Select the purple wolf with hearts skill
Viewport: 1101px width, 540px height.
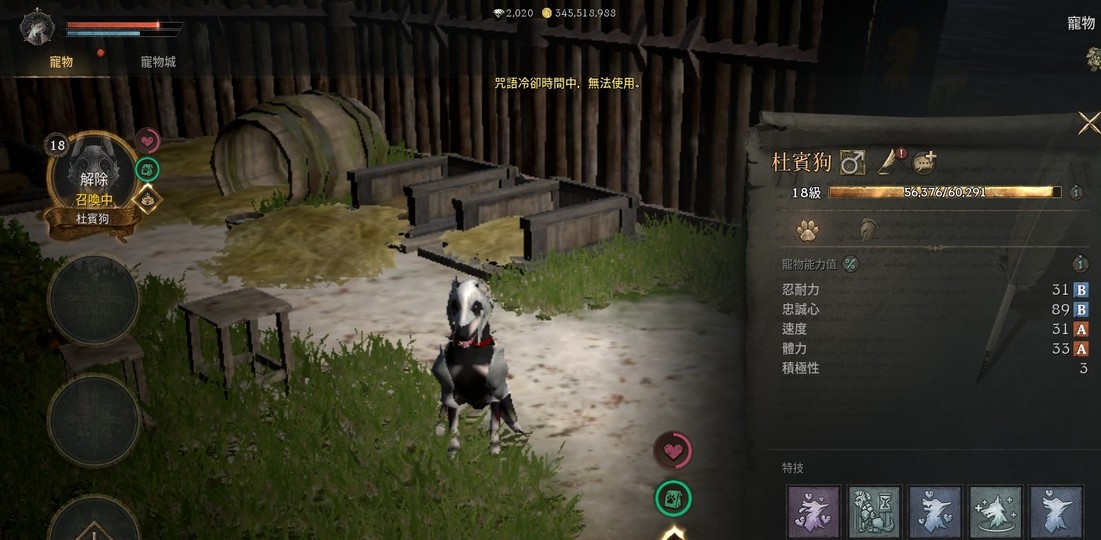[x=814, y=512]
